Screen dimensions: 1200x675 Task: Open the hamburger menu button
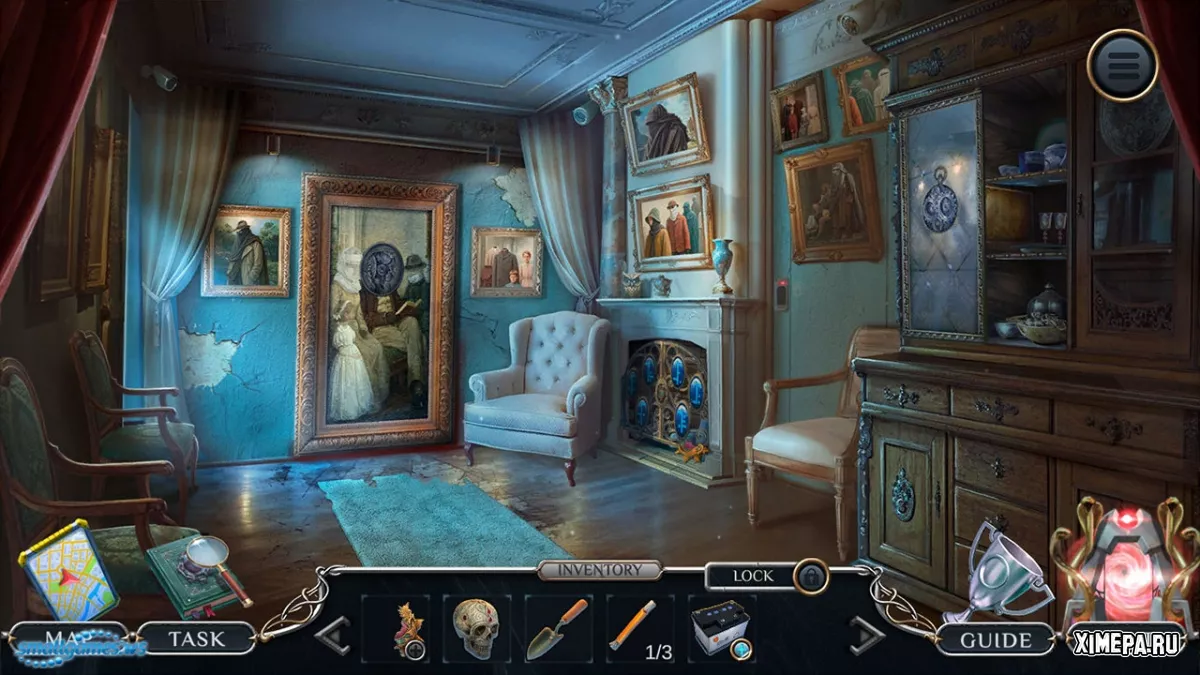coord(1122,65)
